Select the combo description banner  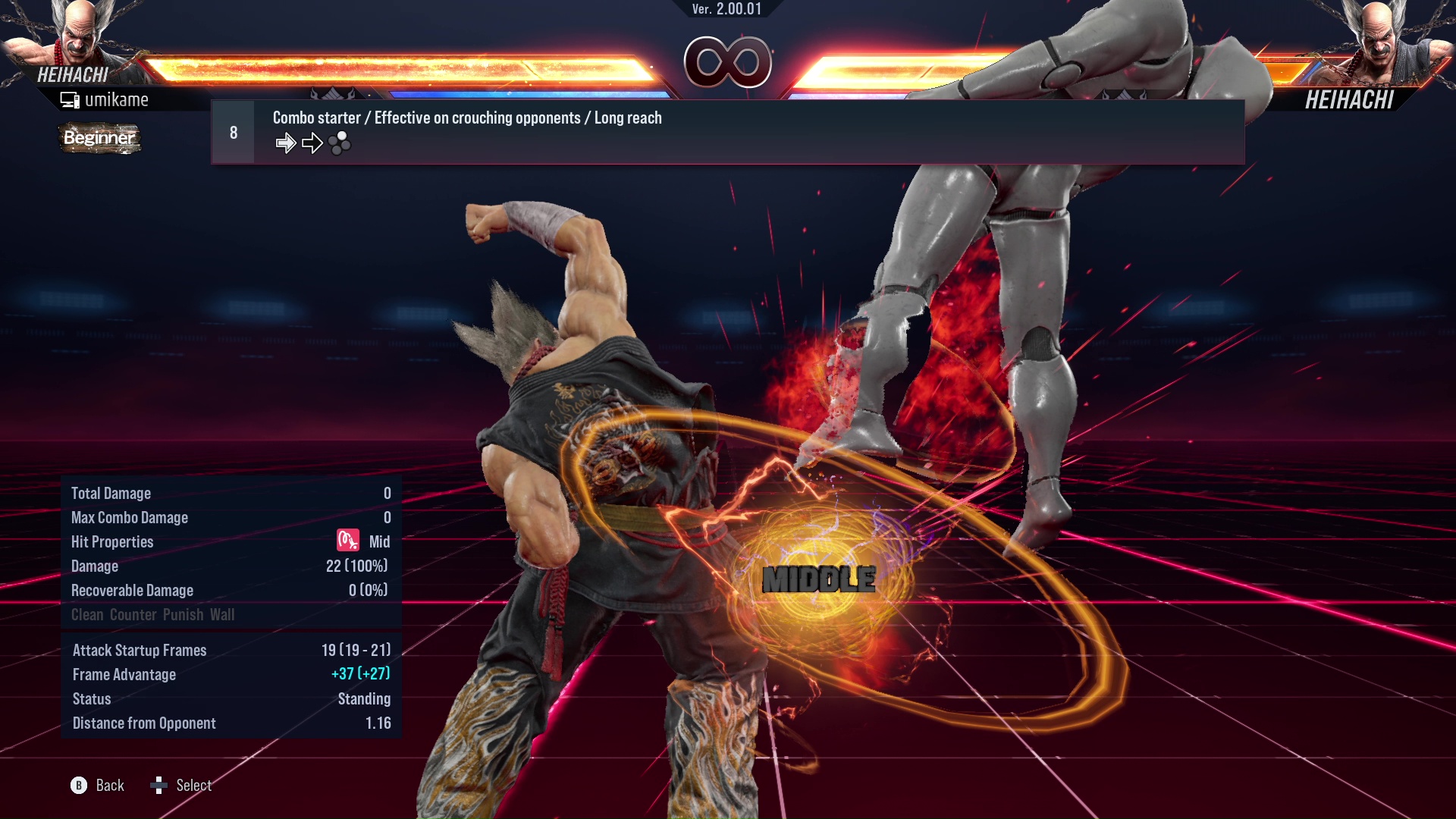point(466,118)
